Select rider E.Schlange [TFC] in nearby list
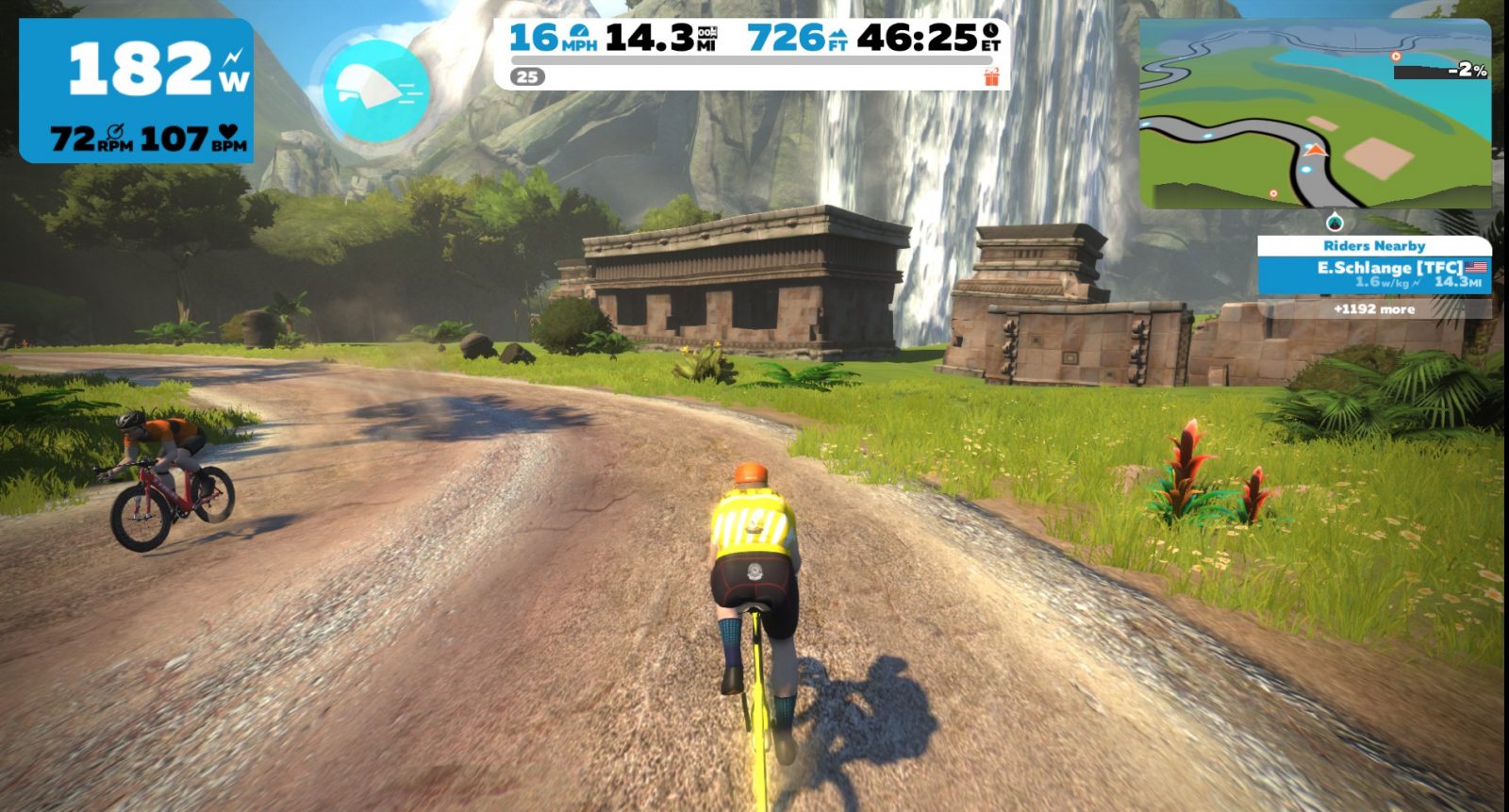Viewport: 1509px width, 812px height. [1374, 274]
